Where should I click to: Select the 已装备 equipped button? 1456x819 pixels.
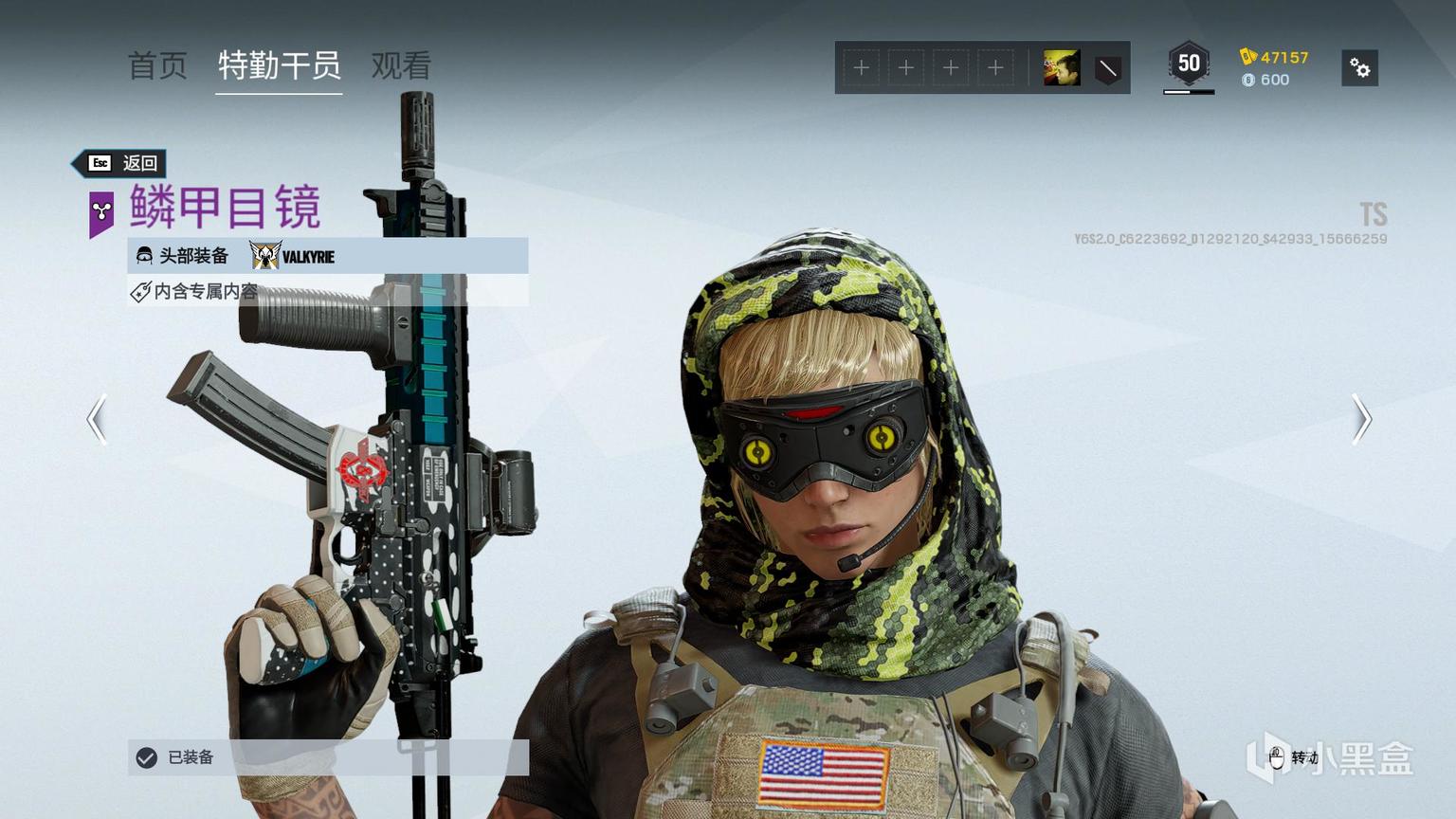click(x=327, y=757)
